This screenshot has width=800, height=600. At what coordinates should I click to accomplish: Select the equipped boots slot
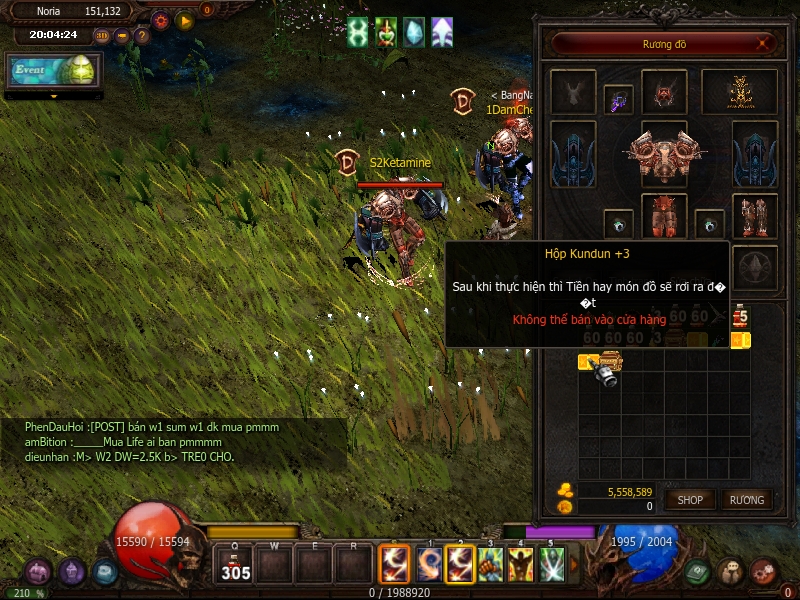pyautogui.click(x=755, y=216)
